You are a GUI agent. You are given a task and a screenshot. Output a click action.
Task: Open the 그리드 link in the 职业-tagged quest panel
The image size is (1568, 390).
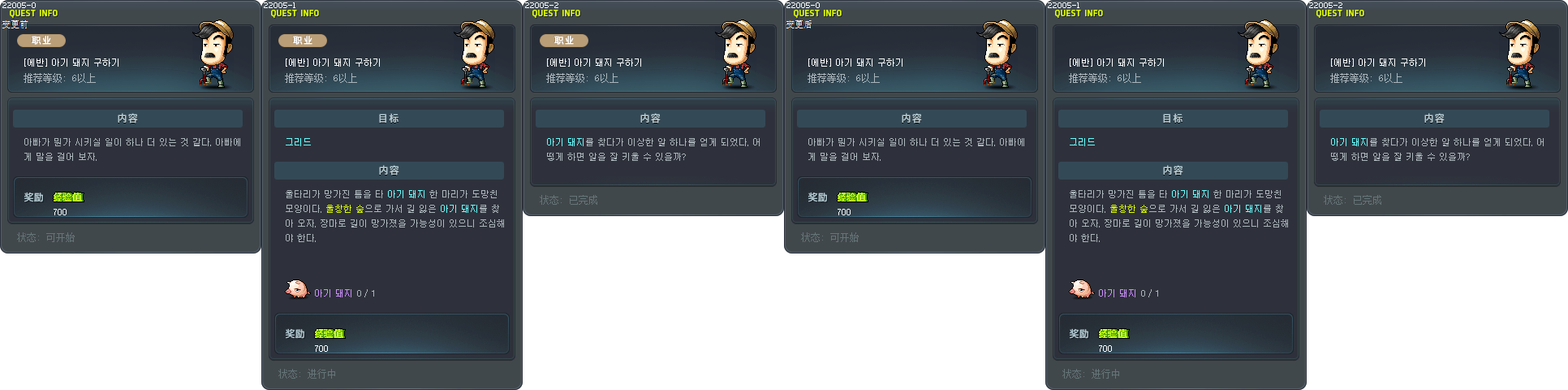tap(298, 142)
